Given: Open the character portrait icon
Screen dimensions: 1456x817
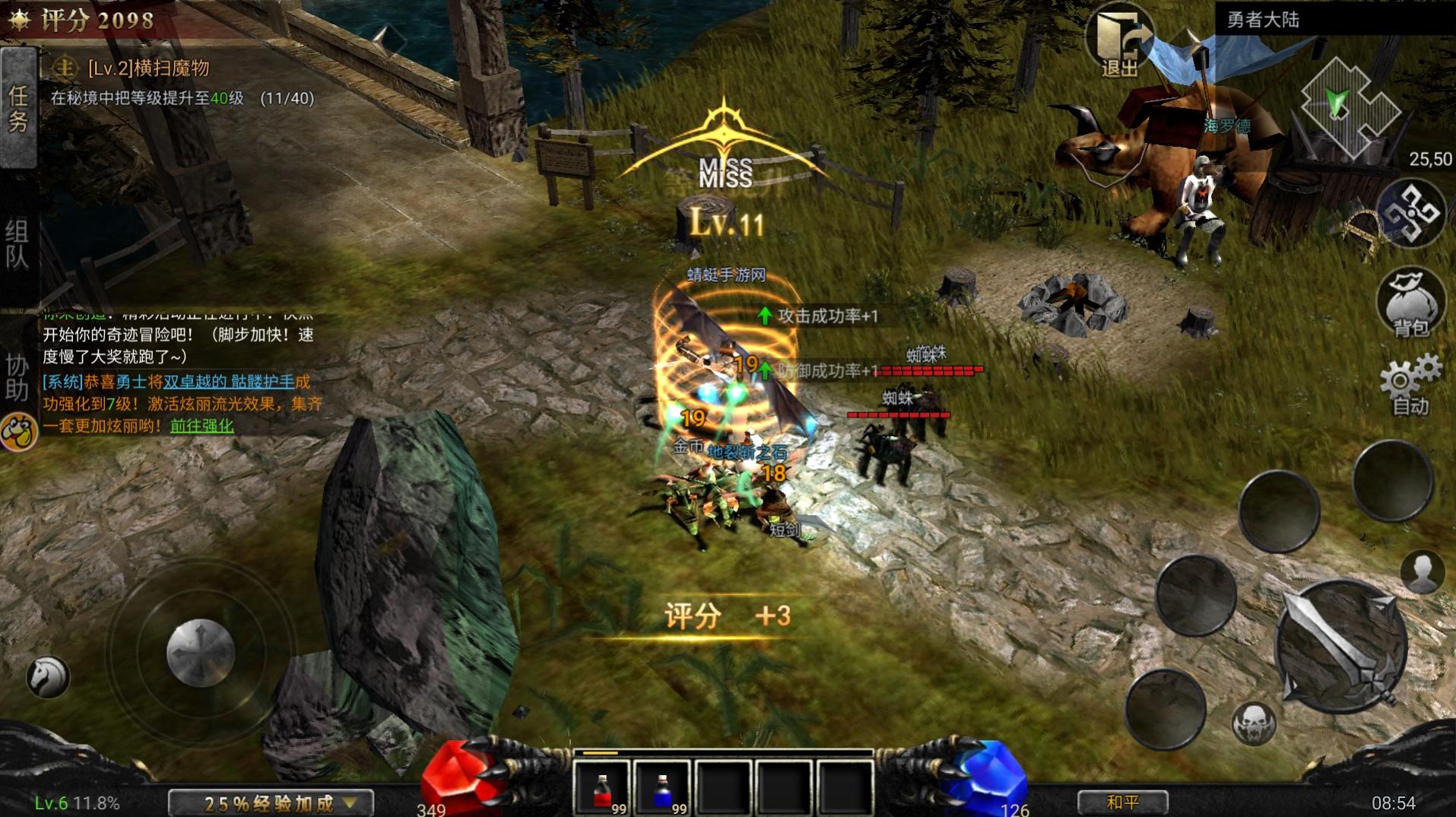Looking at the screenshot, I should 1422,571.
